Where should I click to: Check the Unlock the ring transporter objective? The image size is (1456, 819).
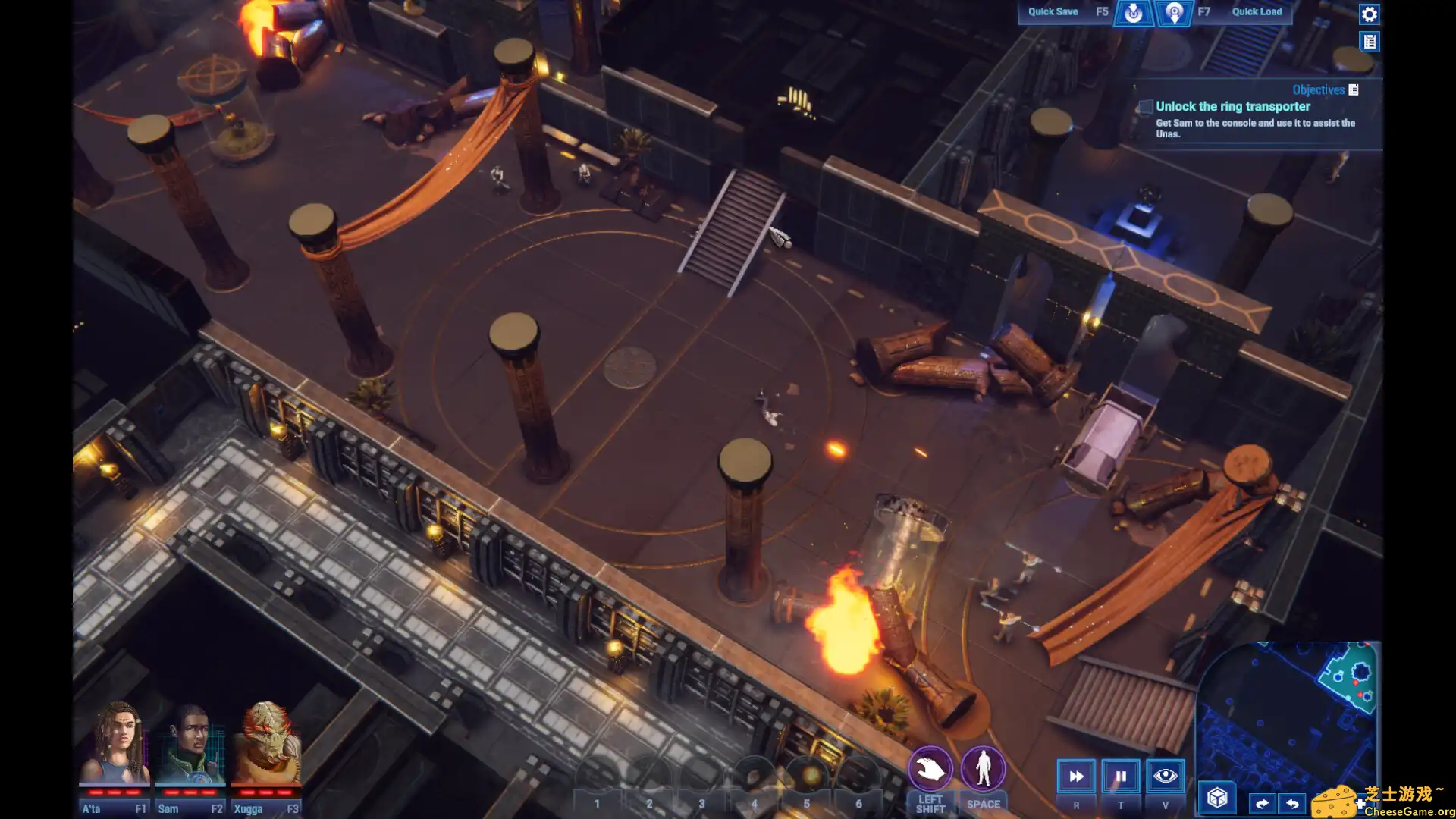point(1145,107)
